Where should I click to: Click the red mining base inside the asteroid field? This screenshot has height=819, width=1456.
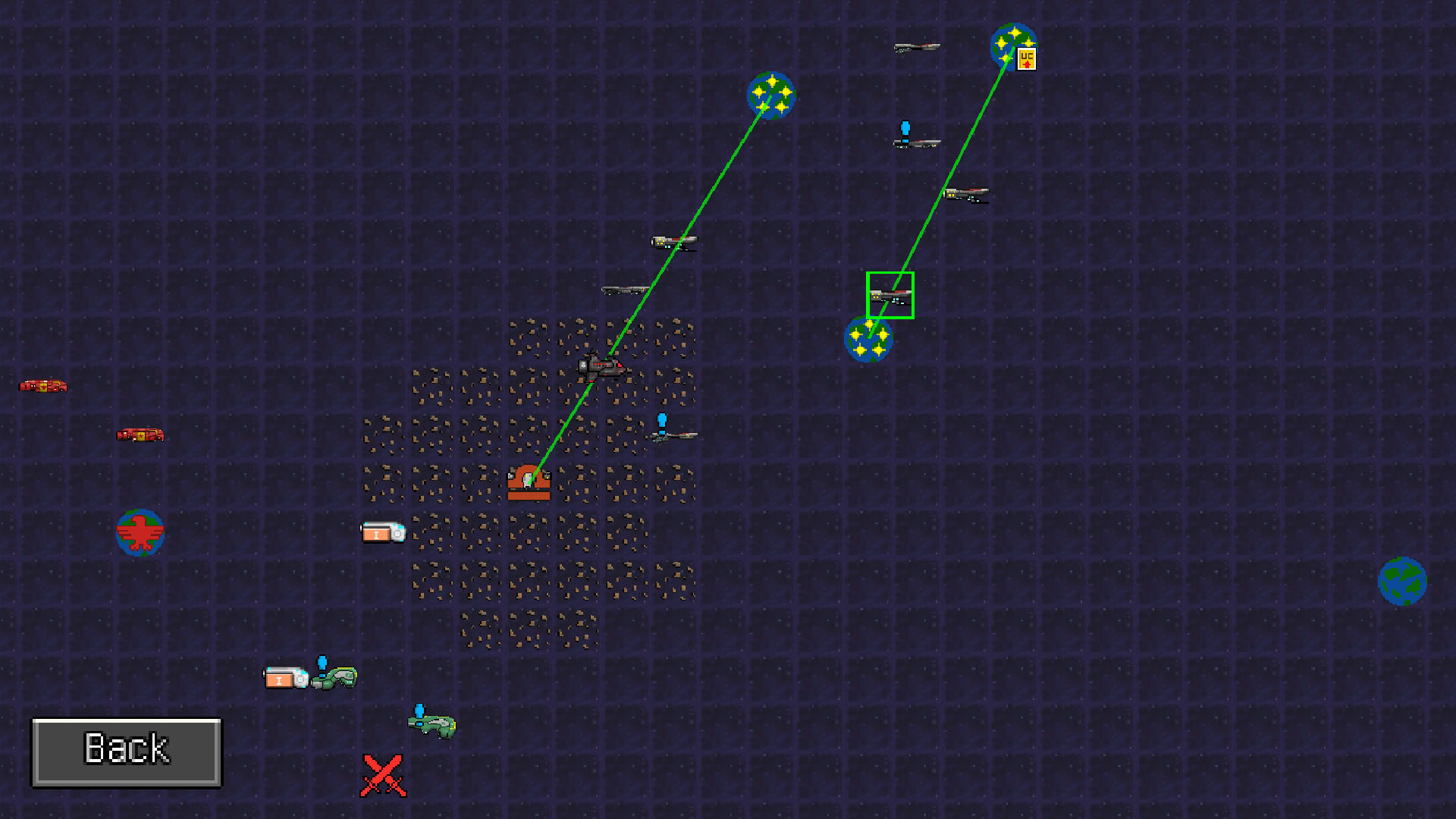pos(529,482)
